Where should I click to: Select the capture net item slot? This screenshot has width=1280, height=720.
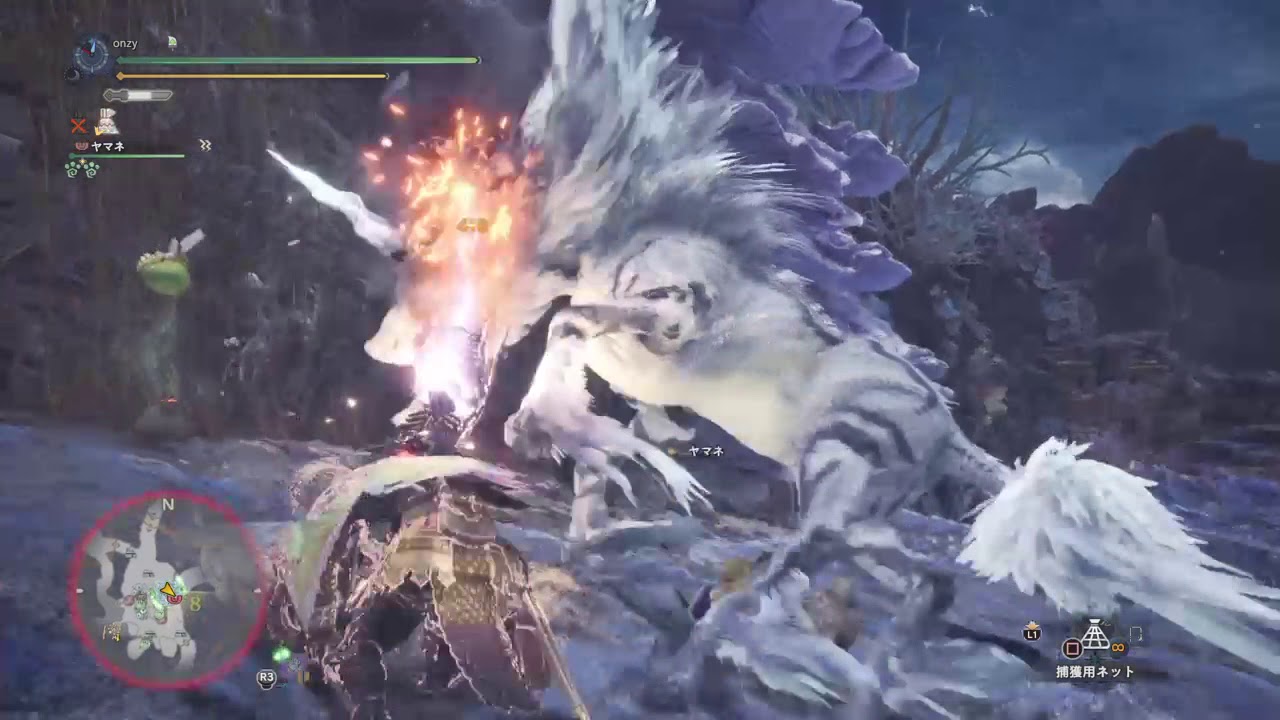tap(1097, 637)
